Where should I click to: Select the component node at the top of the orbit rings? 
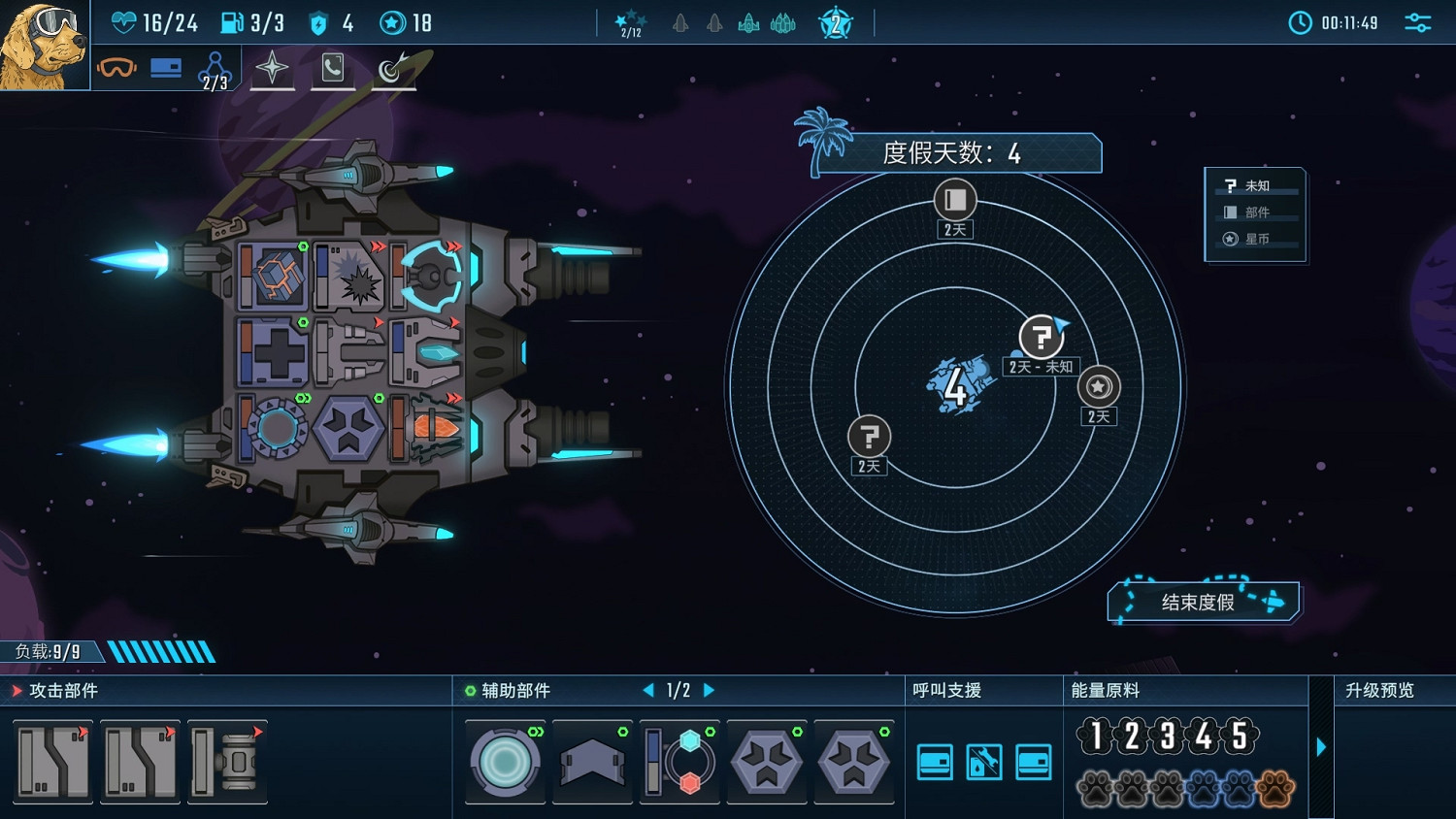coord(953,201)
